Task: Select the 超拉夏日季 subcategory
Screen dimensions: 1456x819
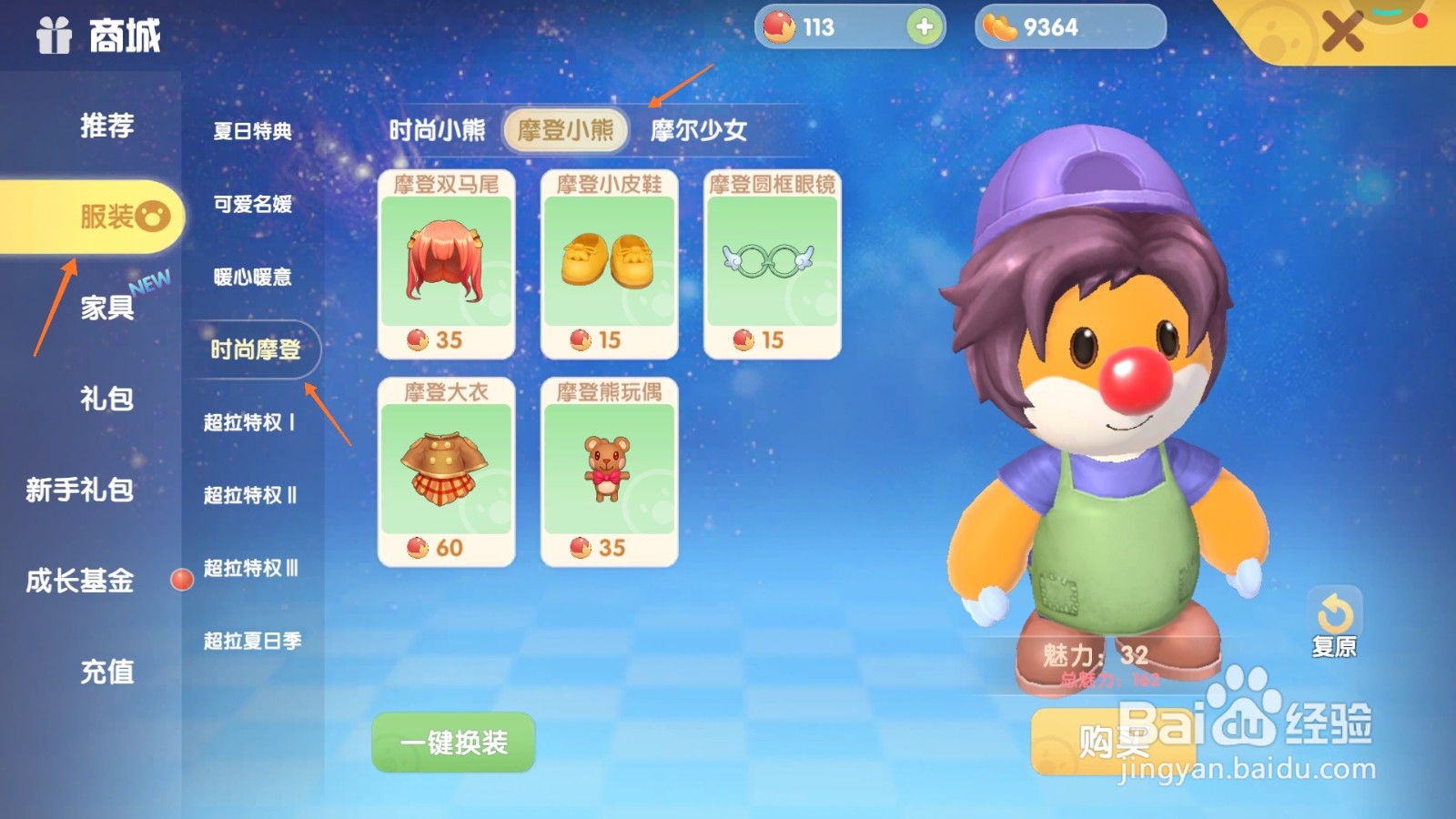Action: [x=253, y=641]
